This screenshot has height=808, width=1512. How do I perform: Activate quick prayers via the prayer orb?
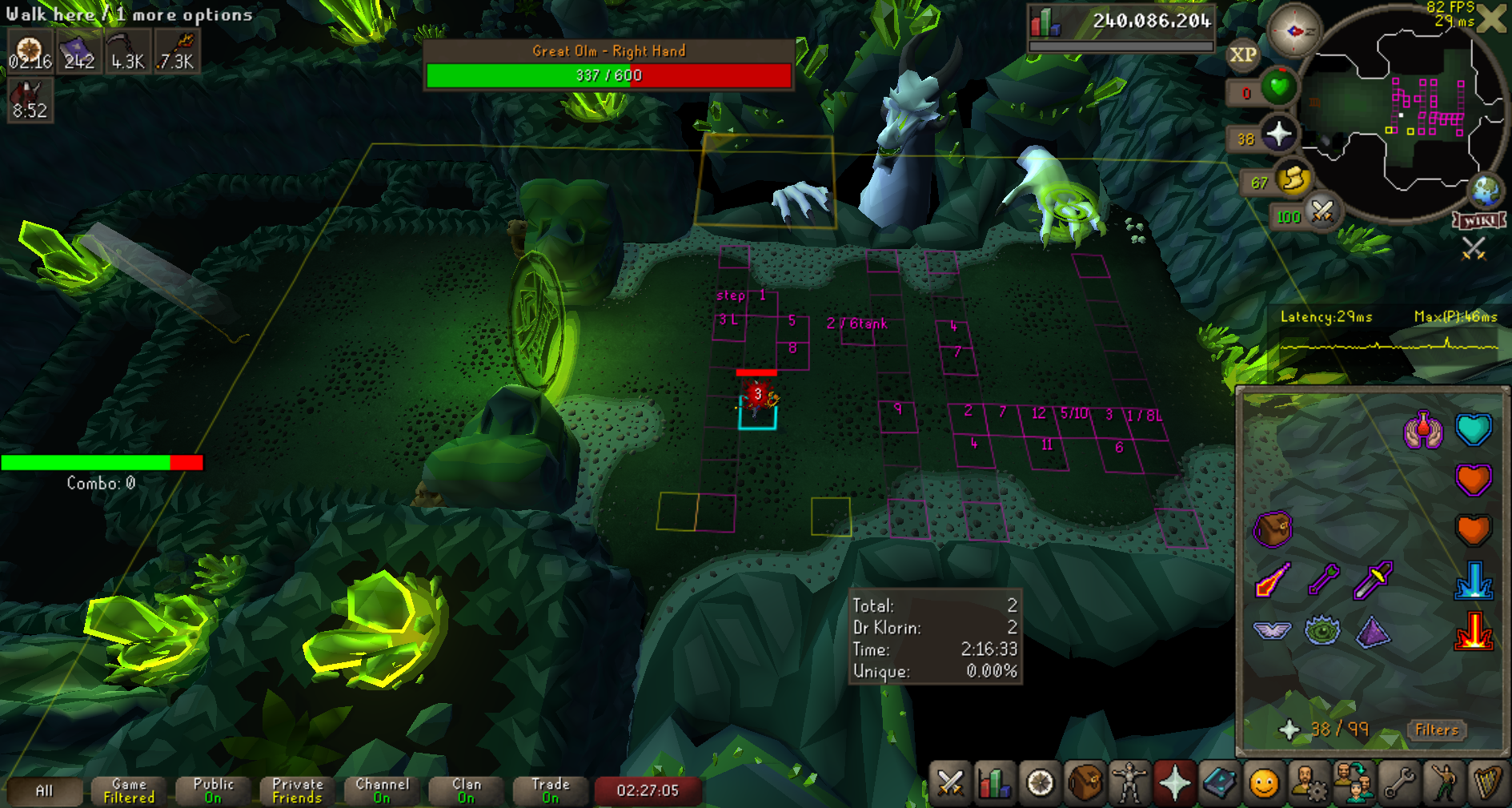(1278, 134)
